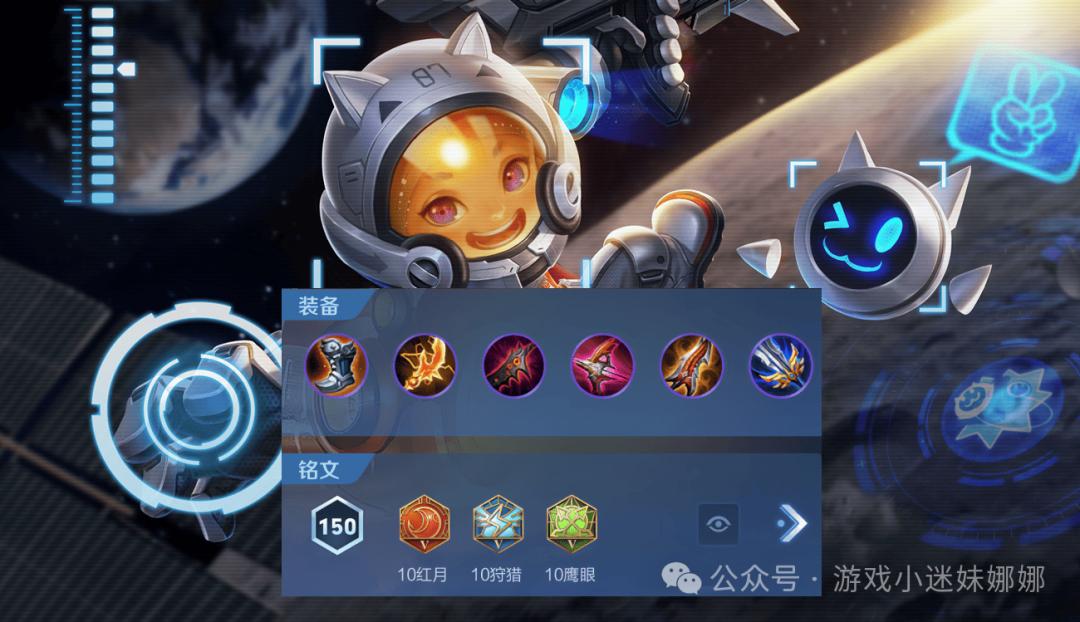This screenshot has height=622, width=1080.
Task: Open next page with the arrow button
Action: point(791,523)
